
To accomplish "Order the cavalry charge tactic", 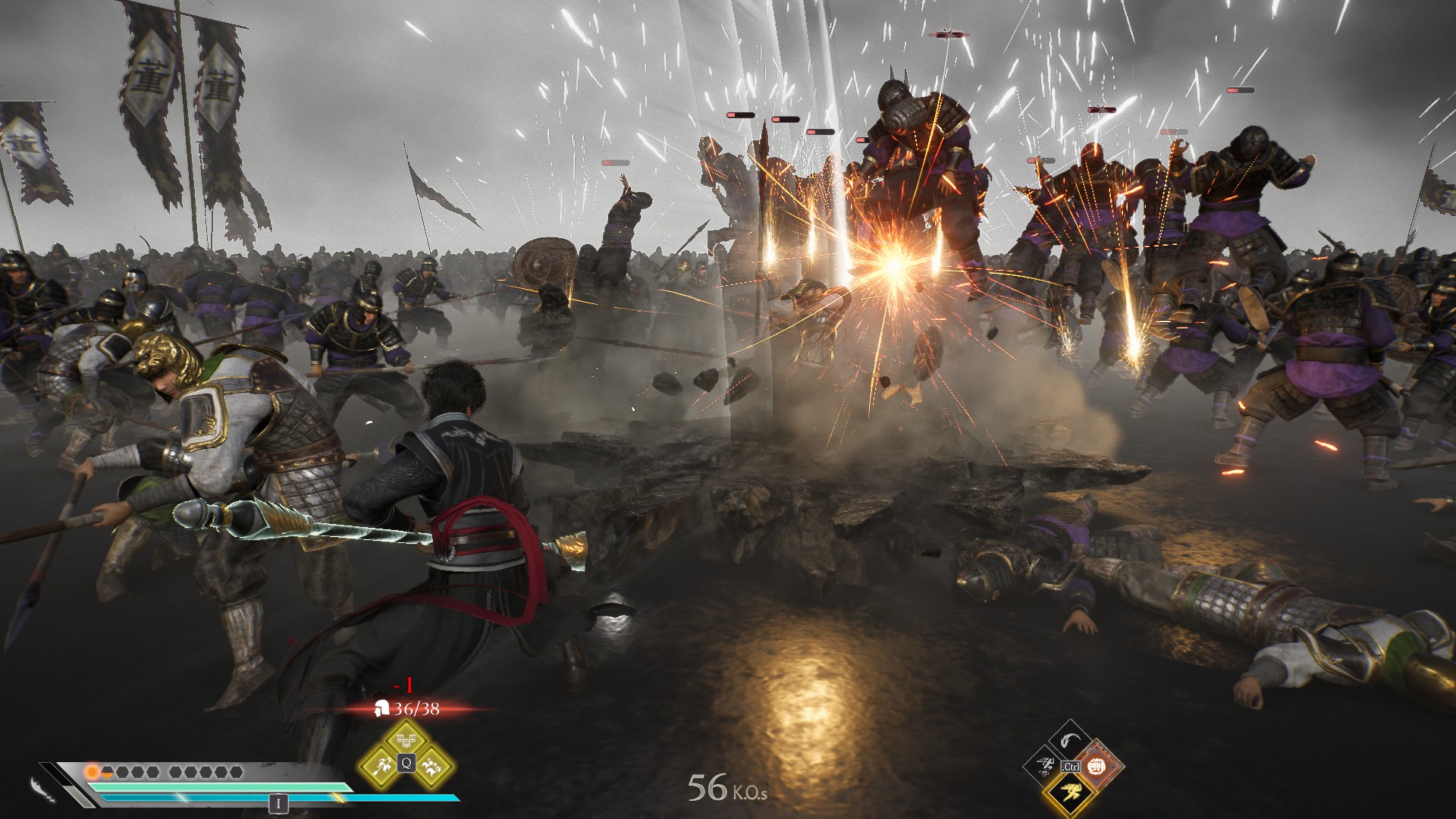I will (x=431, y=765).
